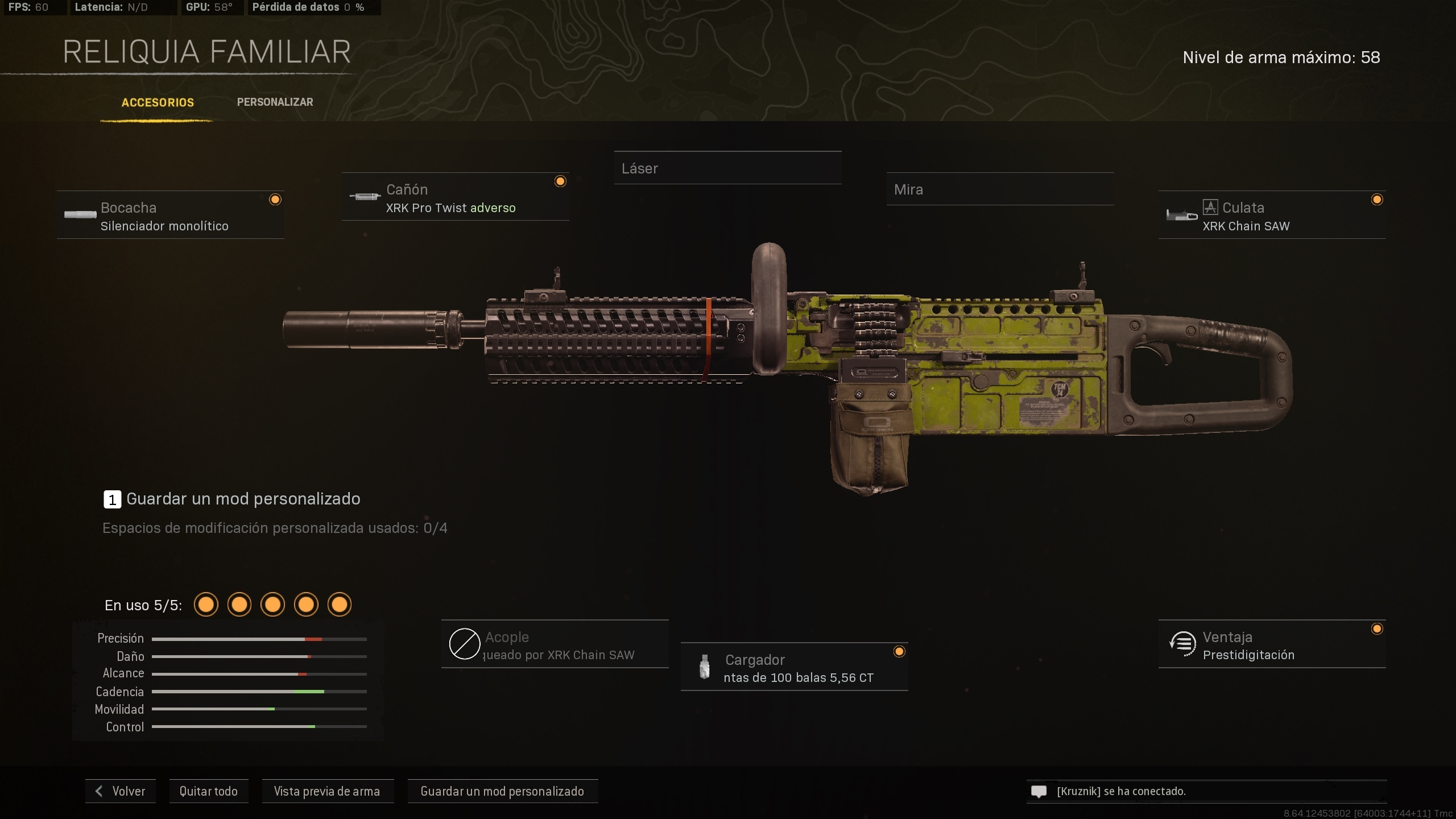Switch to the Personalizar tab
Screen dimensions: 1456x819
click(275, 102)
